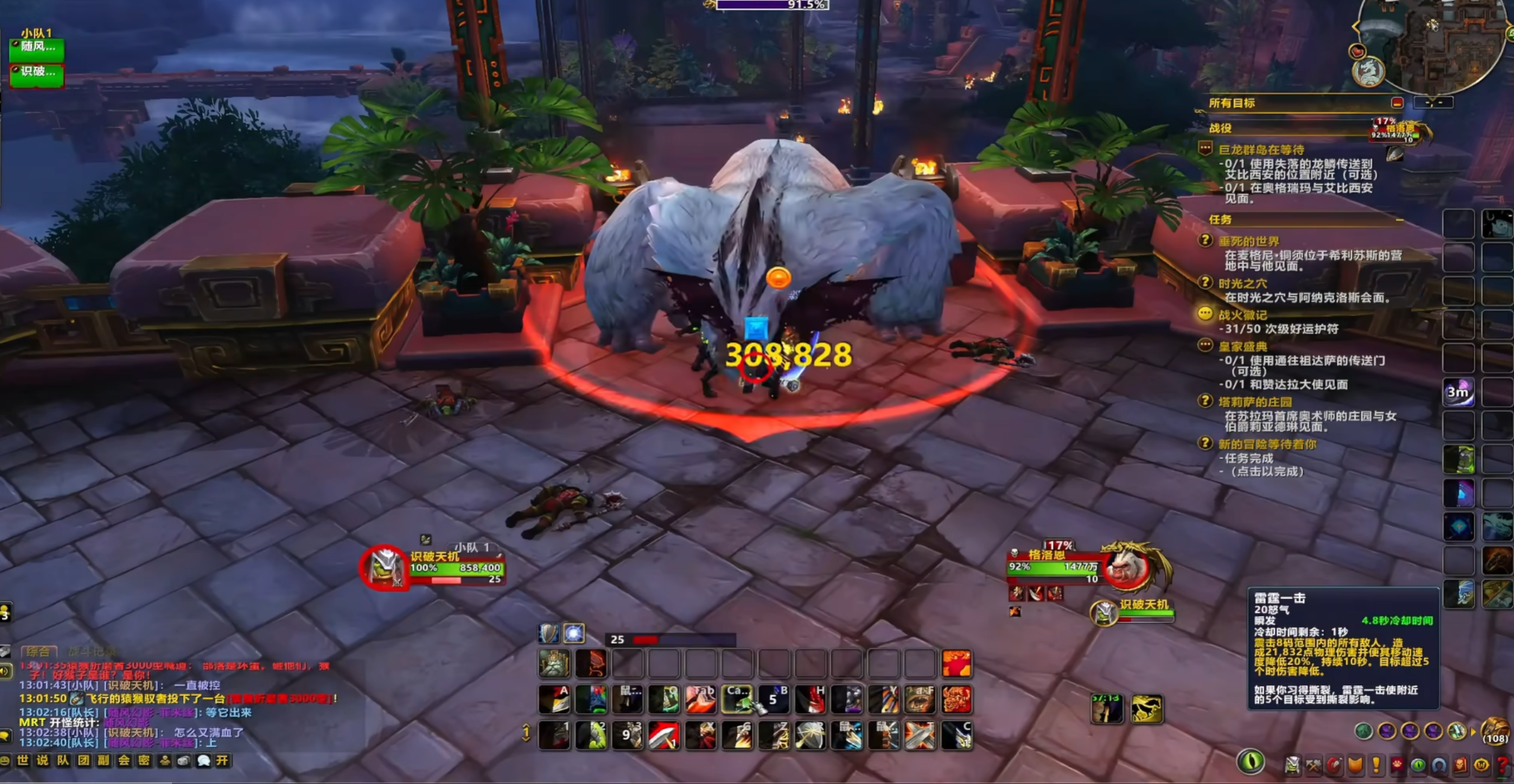Collapse the 所有目标 objective tracker
The image size is (1514, 784).
coord(1397,103)
